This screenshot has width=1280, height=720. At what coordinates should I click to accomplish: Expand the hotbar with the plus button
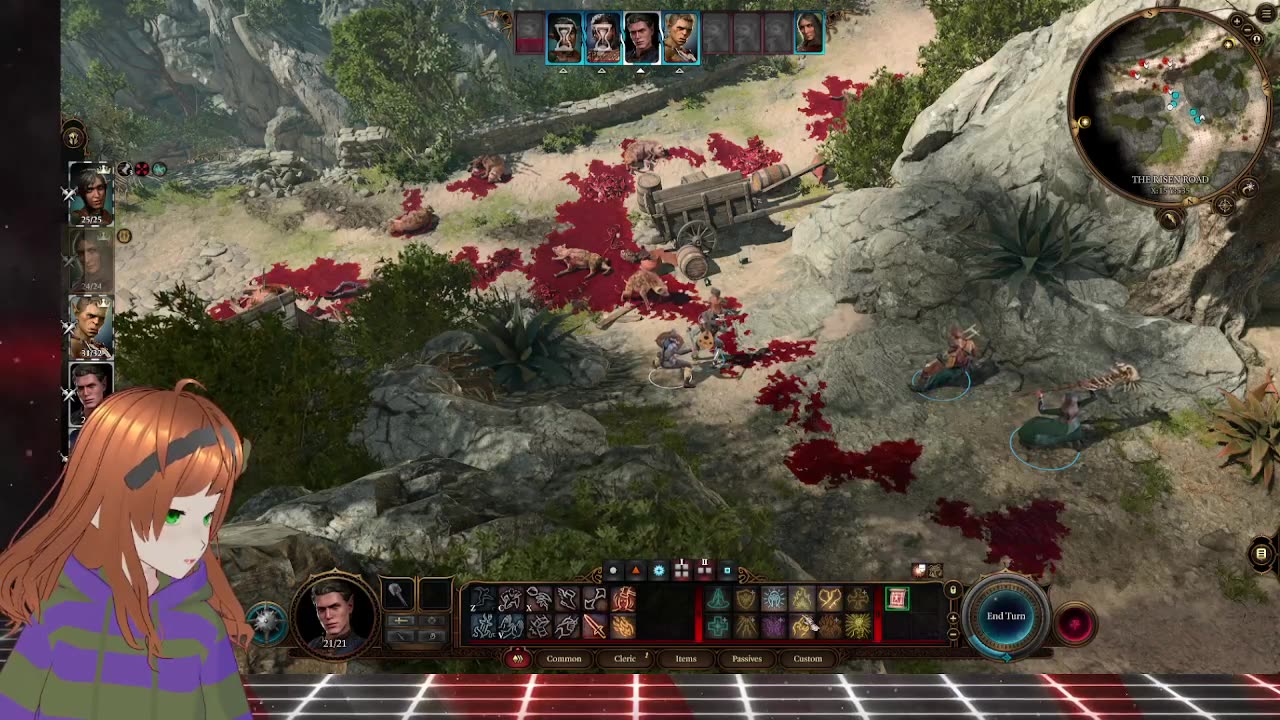[952, 619]
